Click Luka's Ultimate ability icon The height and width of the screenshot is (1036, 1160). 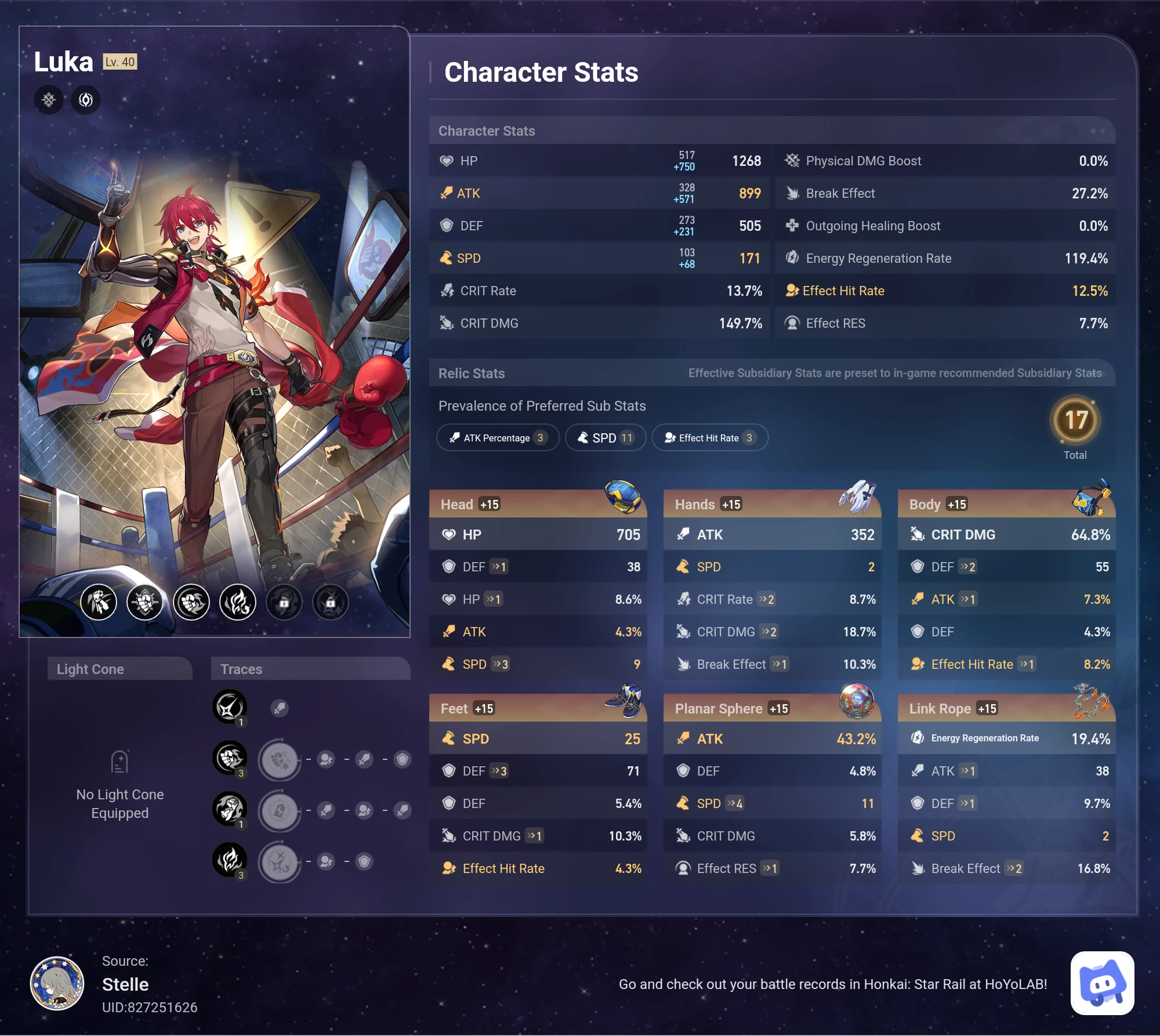(191, 602)
